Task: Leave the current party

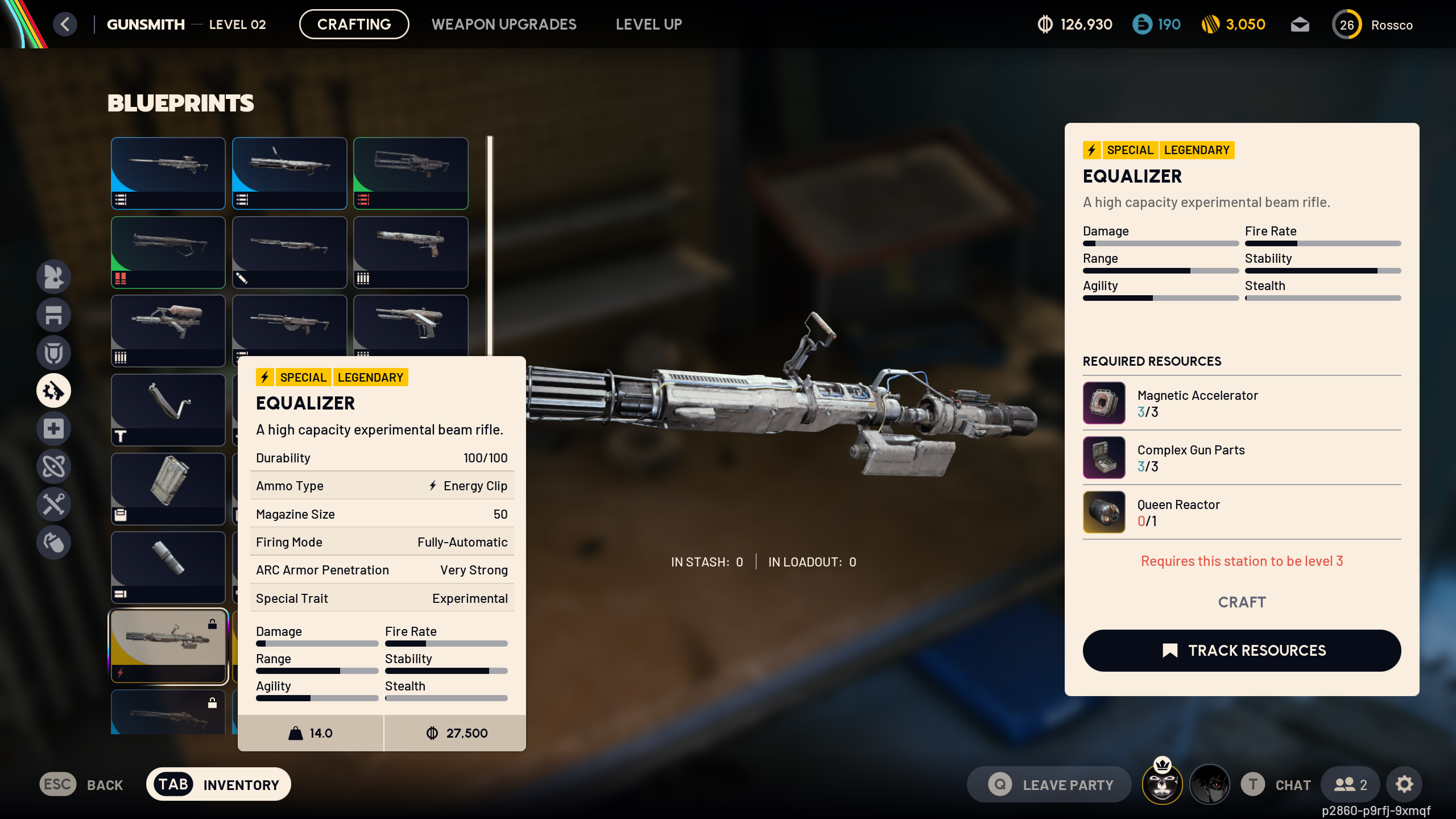Action: click(x=1049, y=784)
